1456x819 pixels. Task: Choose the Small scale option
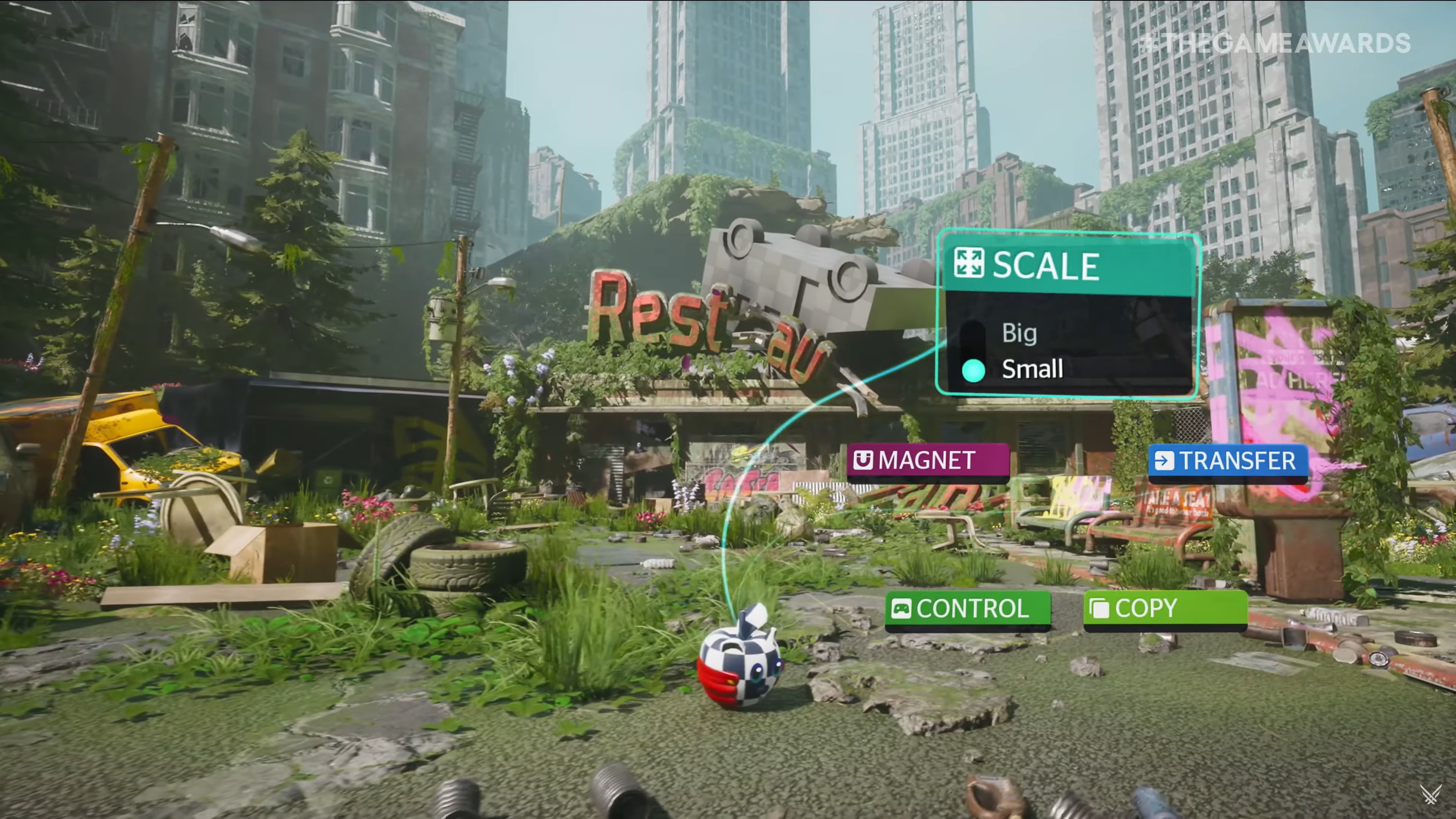[x=1031, y=369]
